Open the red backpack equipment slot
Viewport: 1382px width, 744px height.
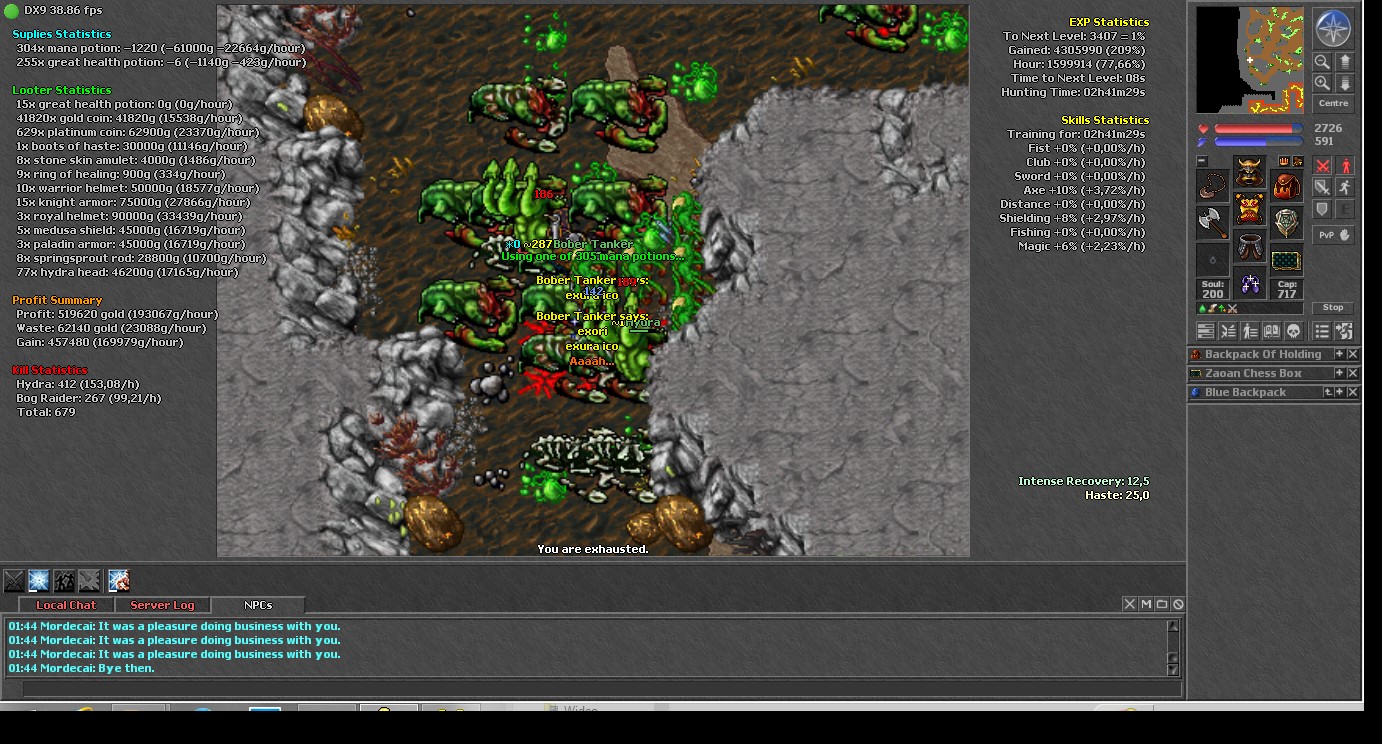[1287, 186]
